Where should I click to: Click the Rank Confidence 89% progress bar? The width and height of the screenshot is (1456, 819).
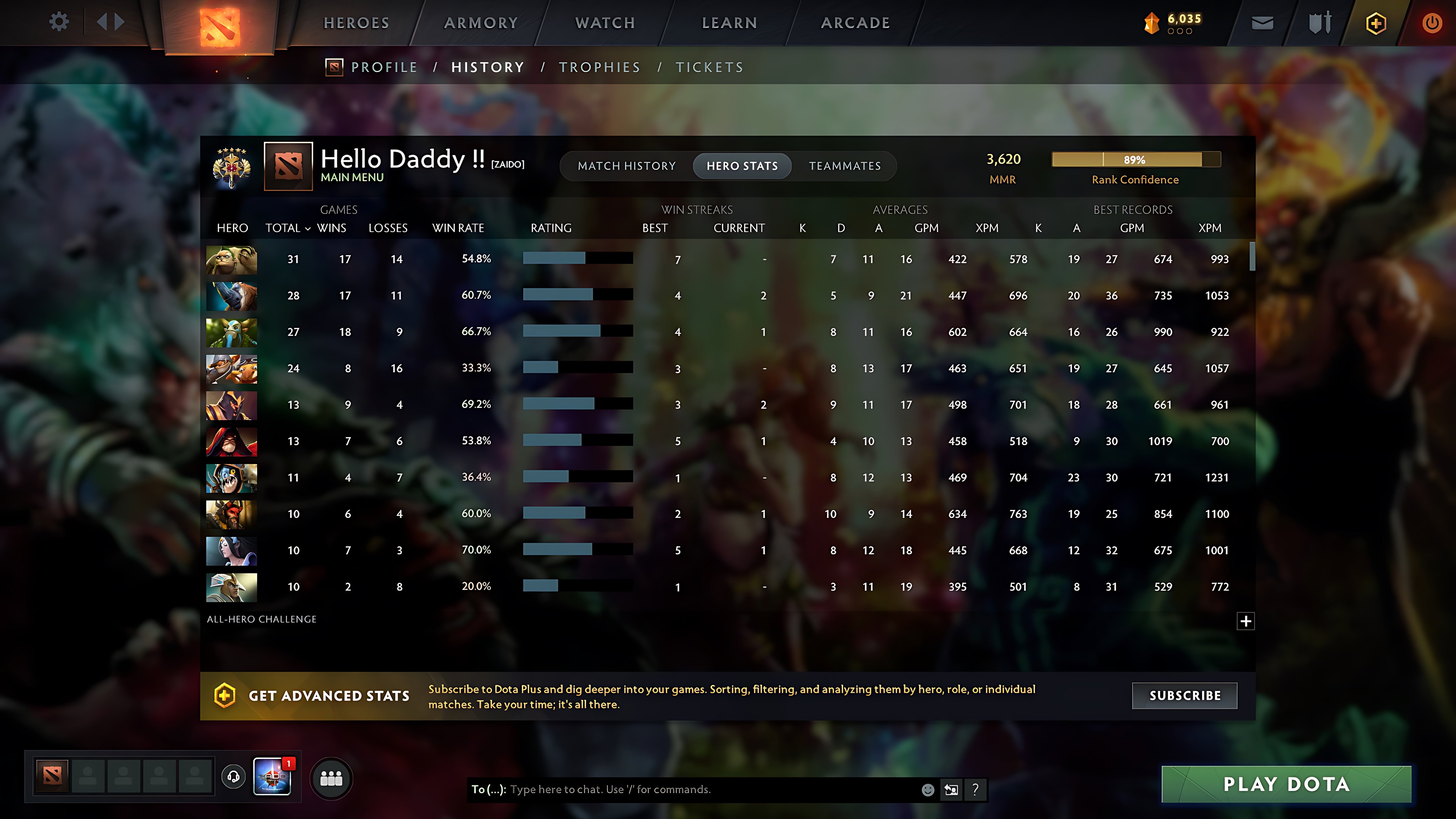1135,160
